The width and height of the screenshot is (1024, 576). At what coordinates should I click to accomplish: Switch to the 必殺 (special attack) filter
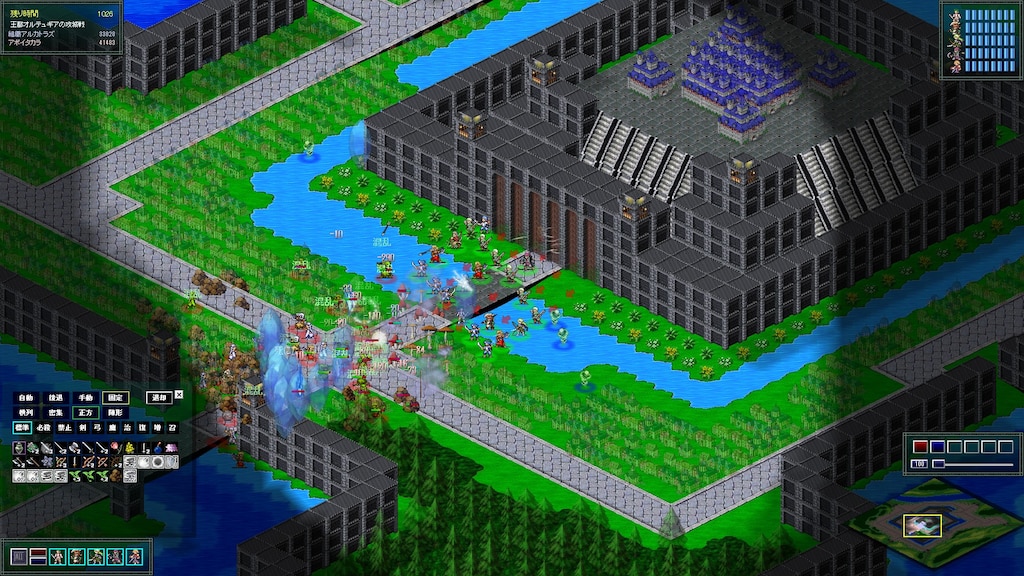(x=43, y=427)
